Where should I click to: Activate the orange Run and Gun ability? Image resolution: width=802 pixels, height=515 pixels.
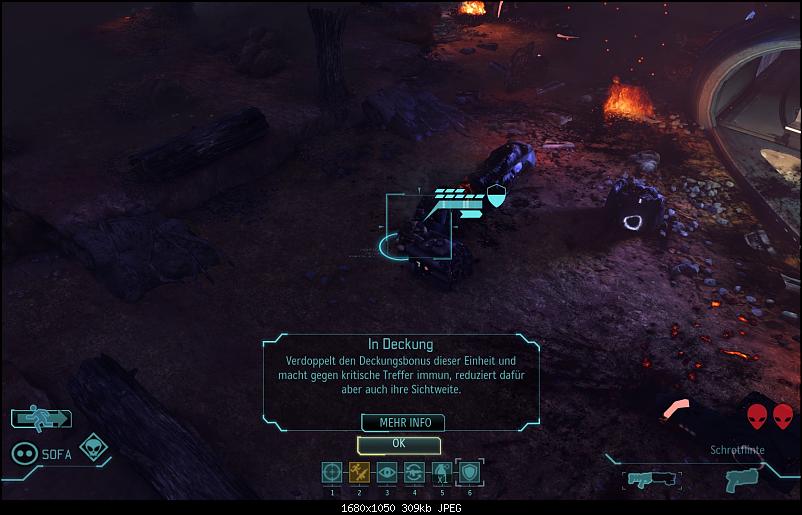pyautogui.click(x=359, y=472)
